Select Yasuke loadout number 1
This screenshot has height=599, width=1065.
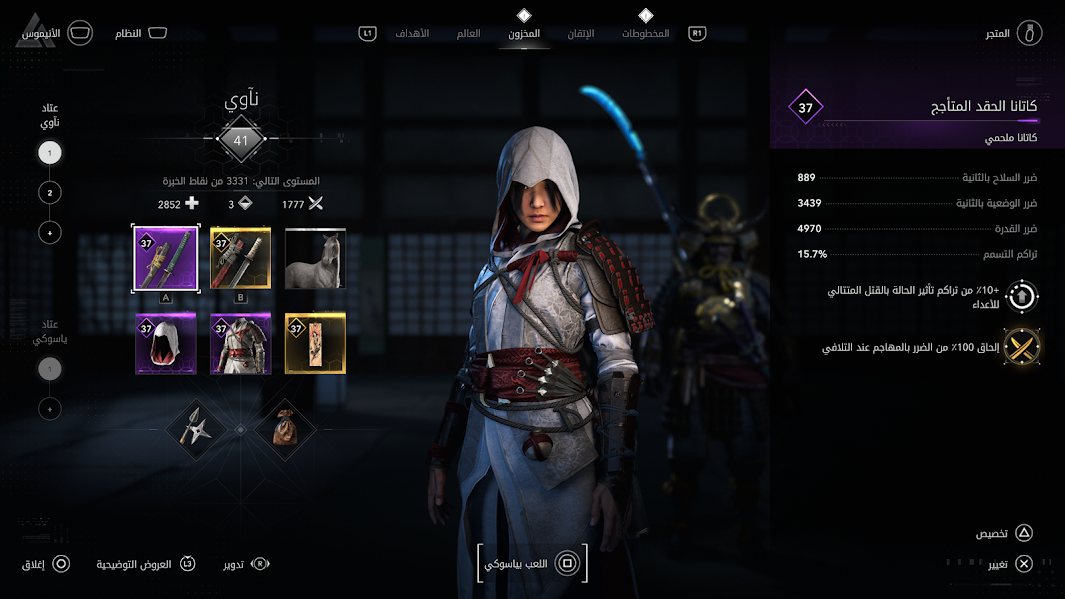pyautogui.click(x=50, y=369)
